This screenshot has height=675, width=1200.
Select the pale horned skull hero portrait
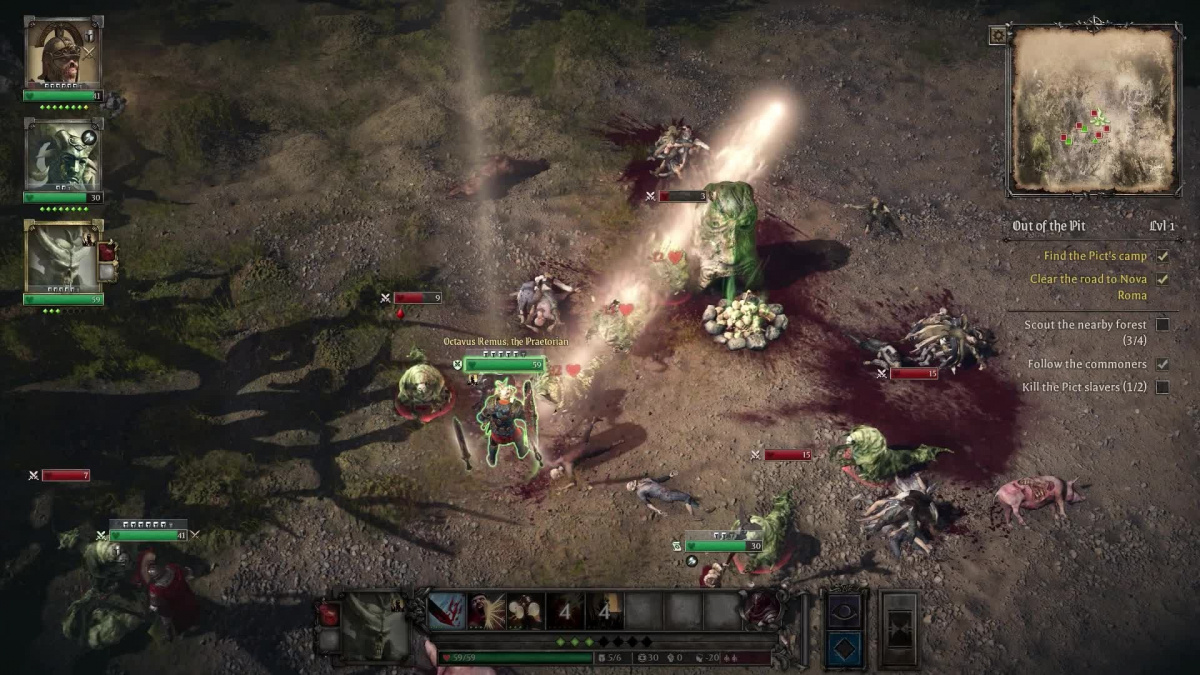click(61, 256)
